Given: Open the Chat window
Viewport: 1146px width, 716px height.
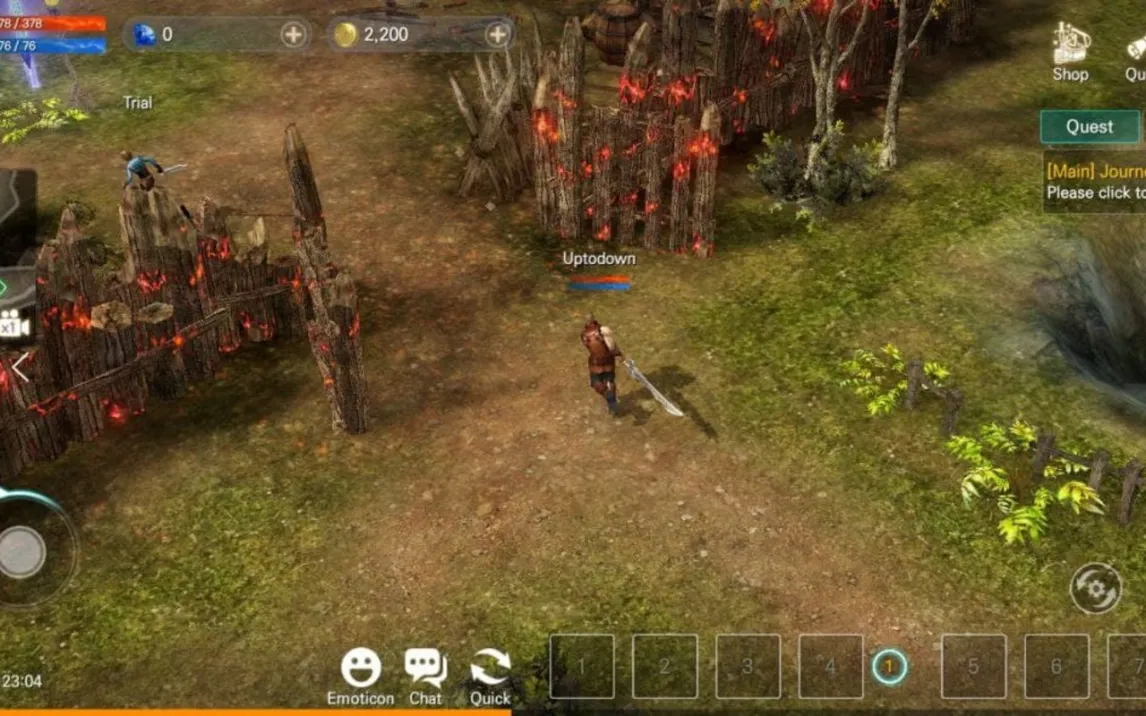Looking at the screenshot, I should (x=425, y=675).
